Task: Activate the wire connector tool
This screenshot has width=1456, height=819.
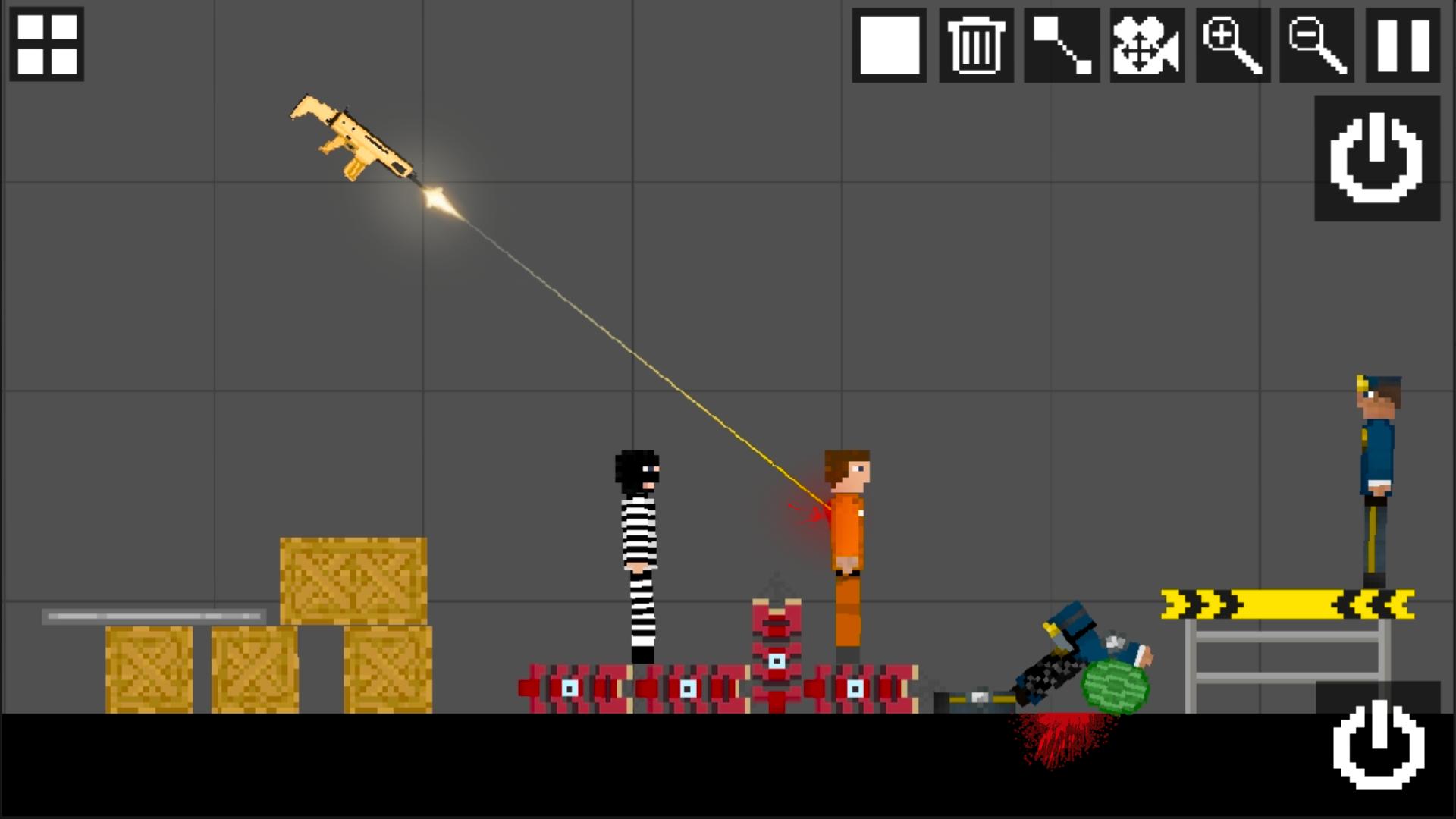Action: 1061,45
